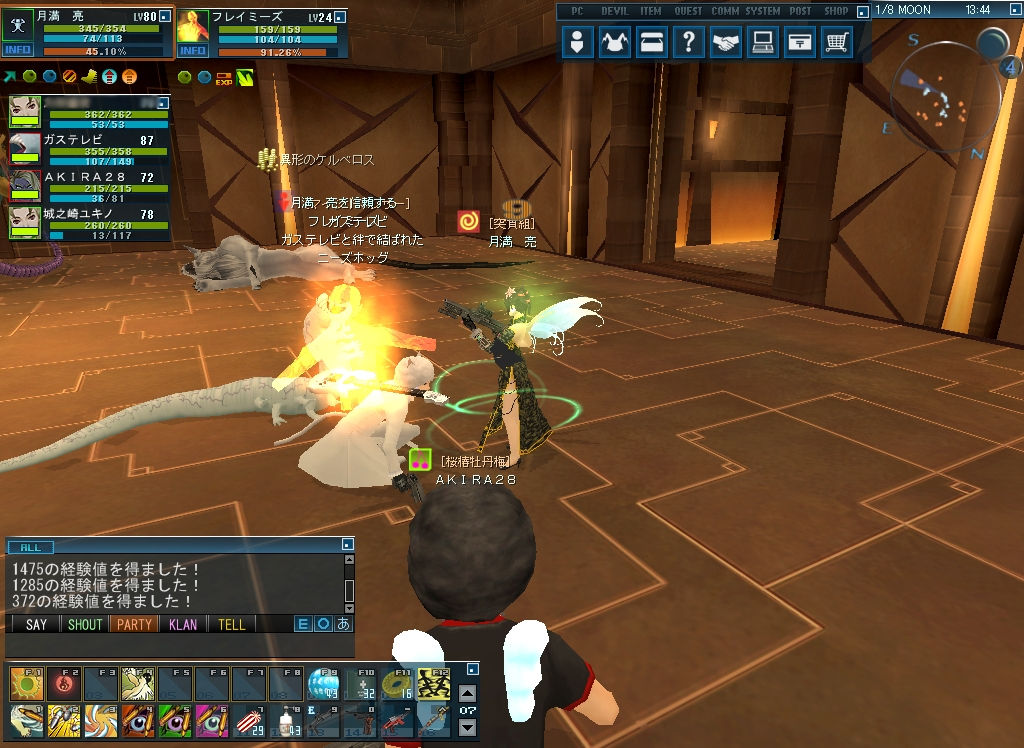Show INFO for player 月満 亮
Viewport: 1024px width, 748px height.
coord(18,50)
